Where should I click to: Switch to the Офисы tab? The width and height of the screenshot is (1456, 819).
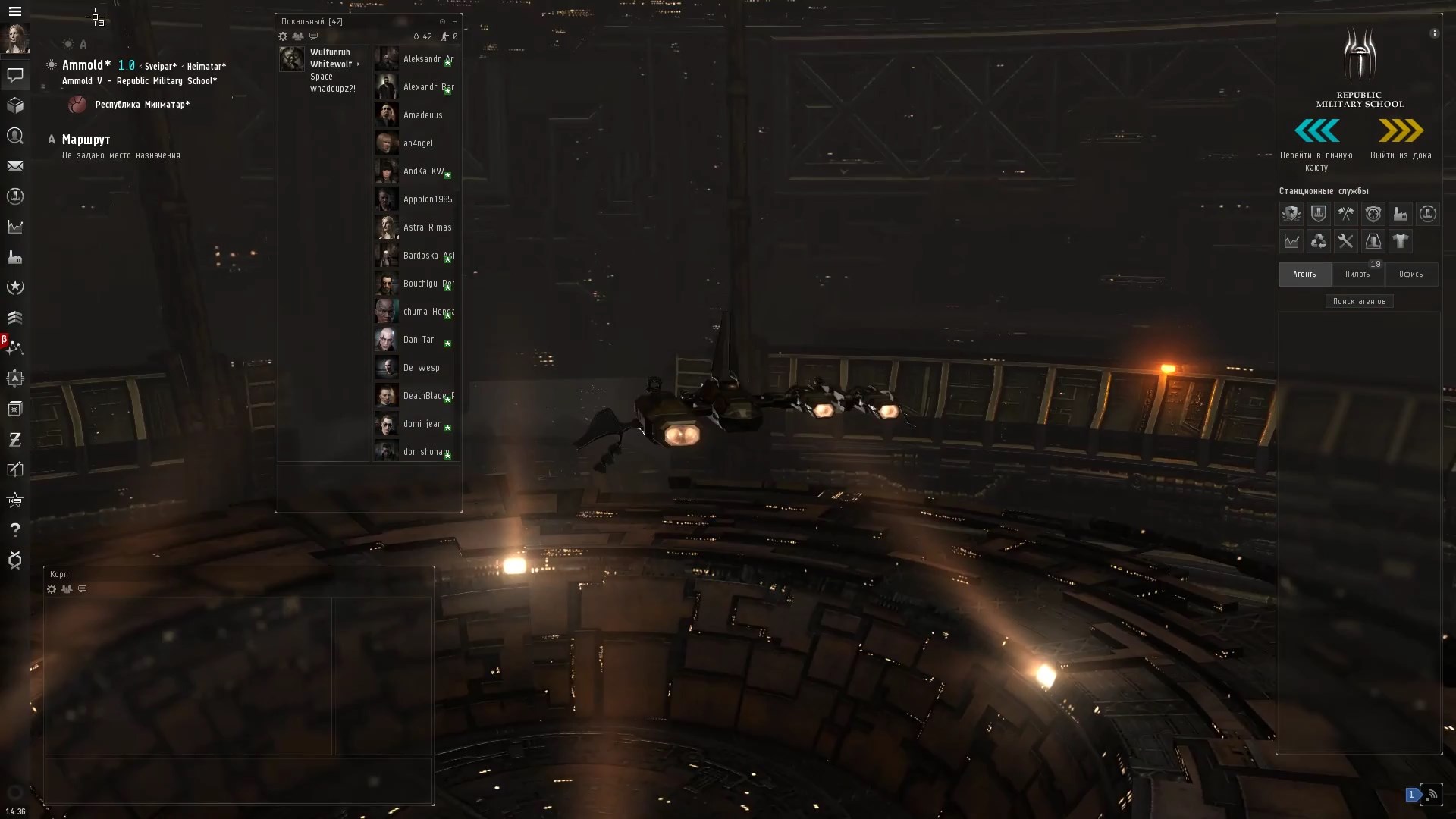[1412, 274]
